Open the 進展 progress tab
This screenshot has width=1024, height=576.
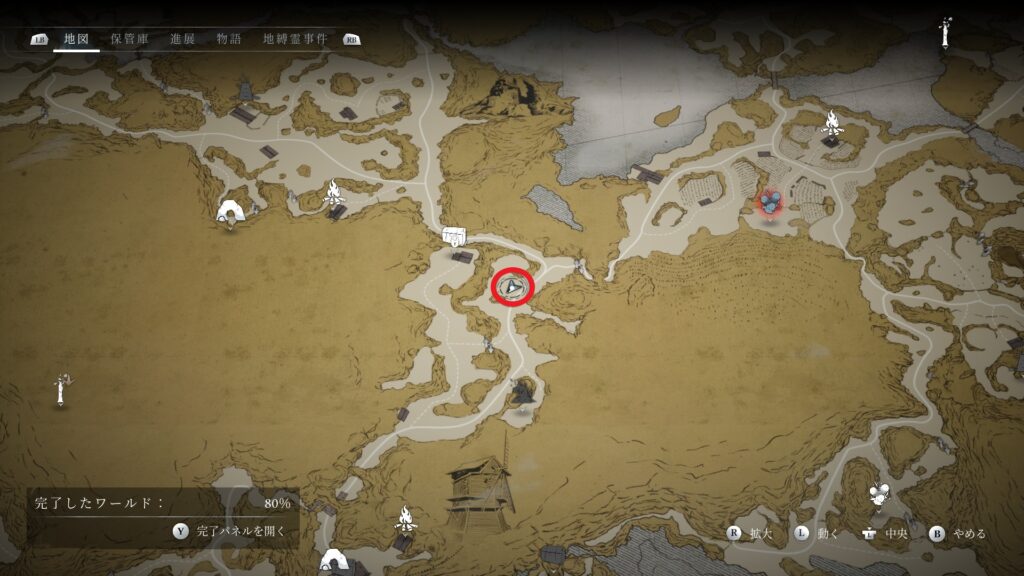[x=182, y=39]
